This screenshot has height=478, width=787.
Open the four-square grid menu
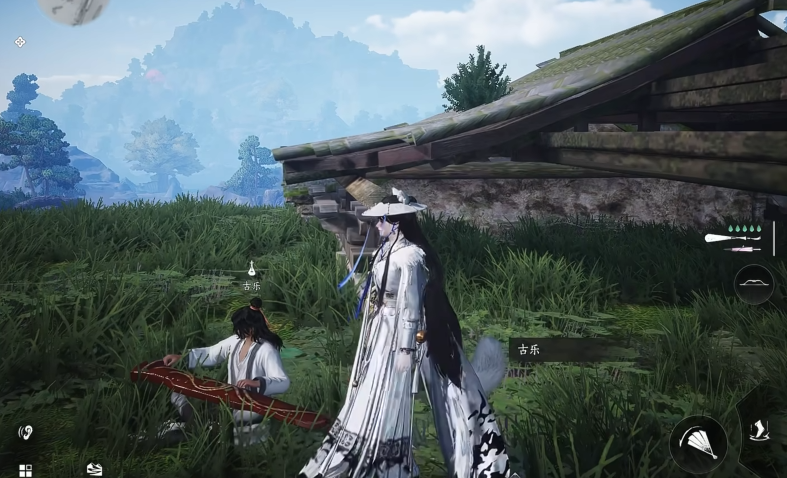click(x=25, y=470)
